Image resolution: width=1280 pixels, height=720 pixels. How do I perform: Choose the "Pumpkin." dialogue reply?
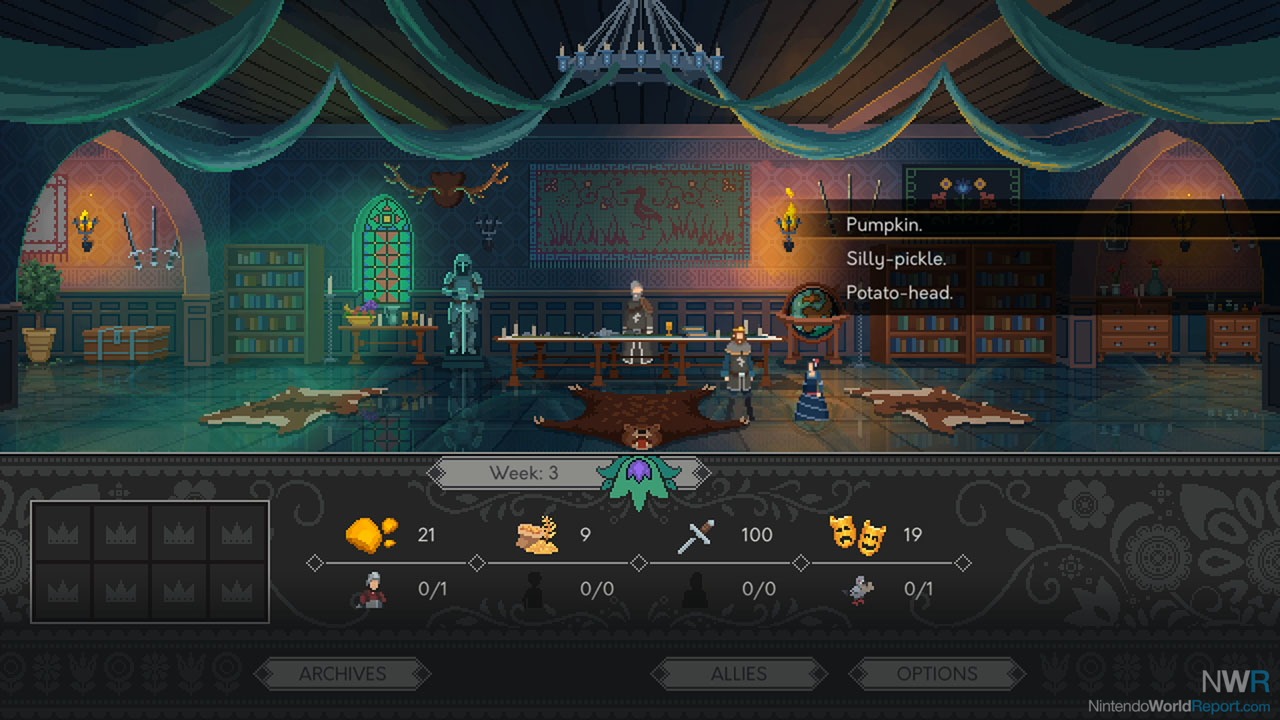click(884, 225)
